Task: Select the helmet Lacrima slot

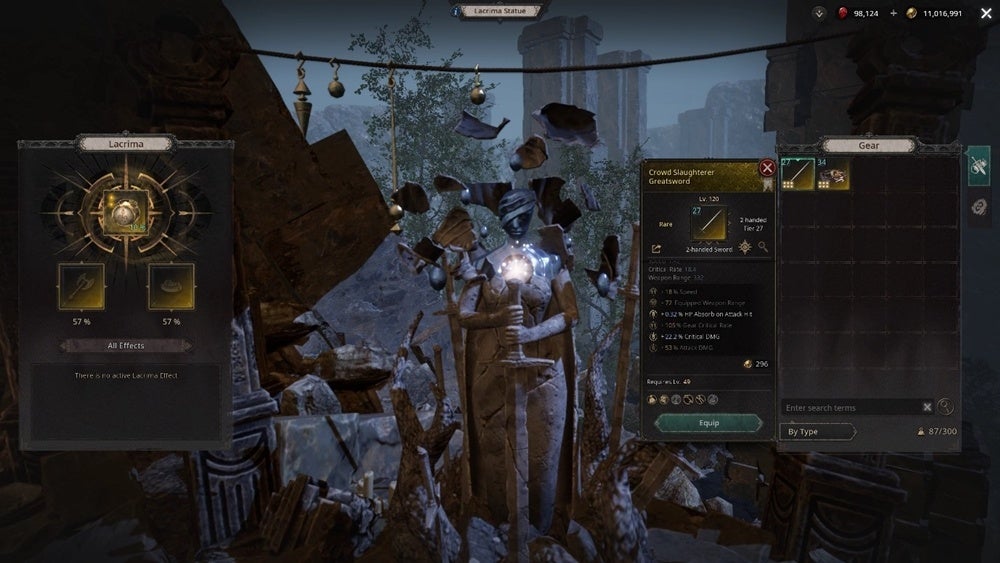Action: coord(171,286)
